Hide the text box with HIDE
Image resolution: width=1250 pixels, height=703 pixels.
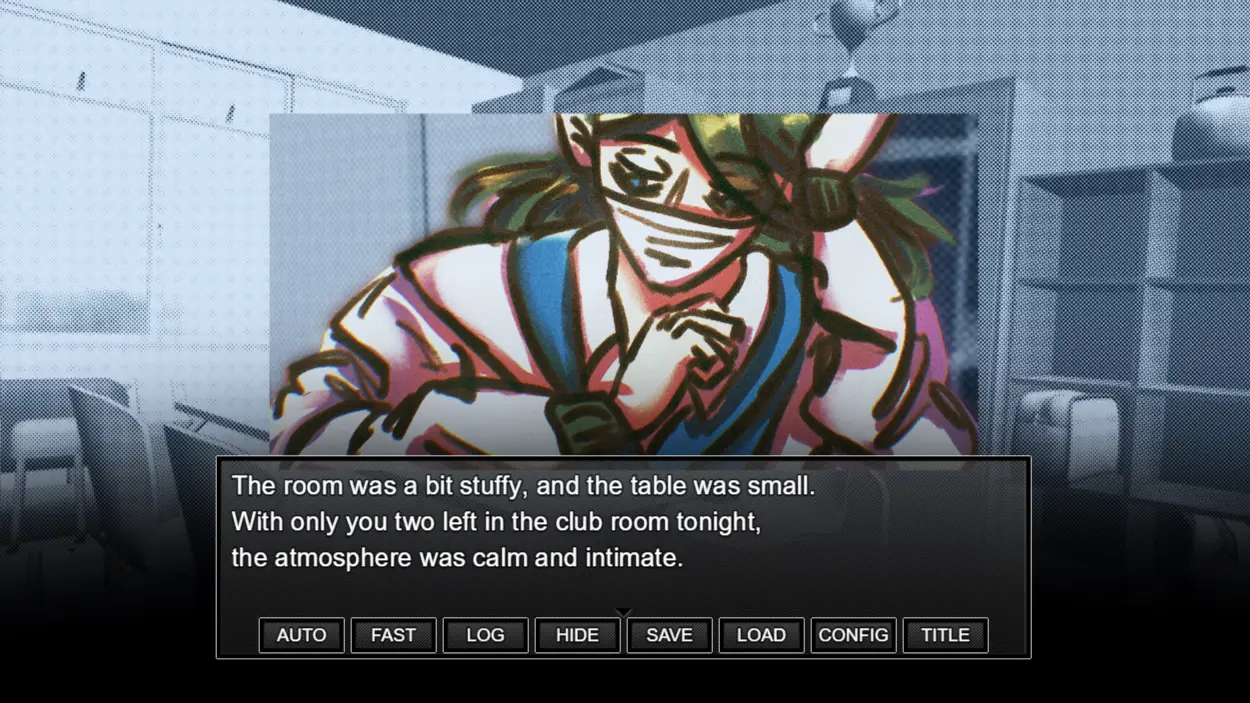(577, 635)
